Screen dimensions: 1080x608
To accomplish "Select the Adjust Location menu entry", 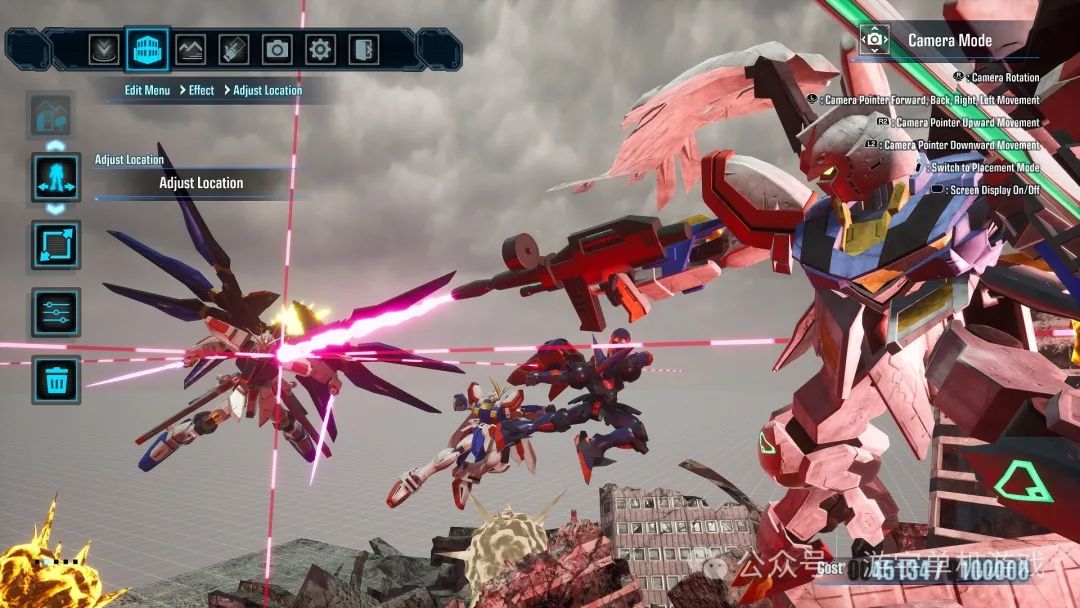I will [201, 183].
